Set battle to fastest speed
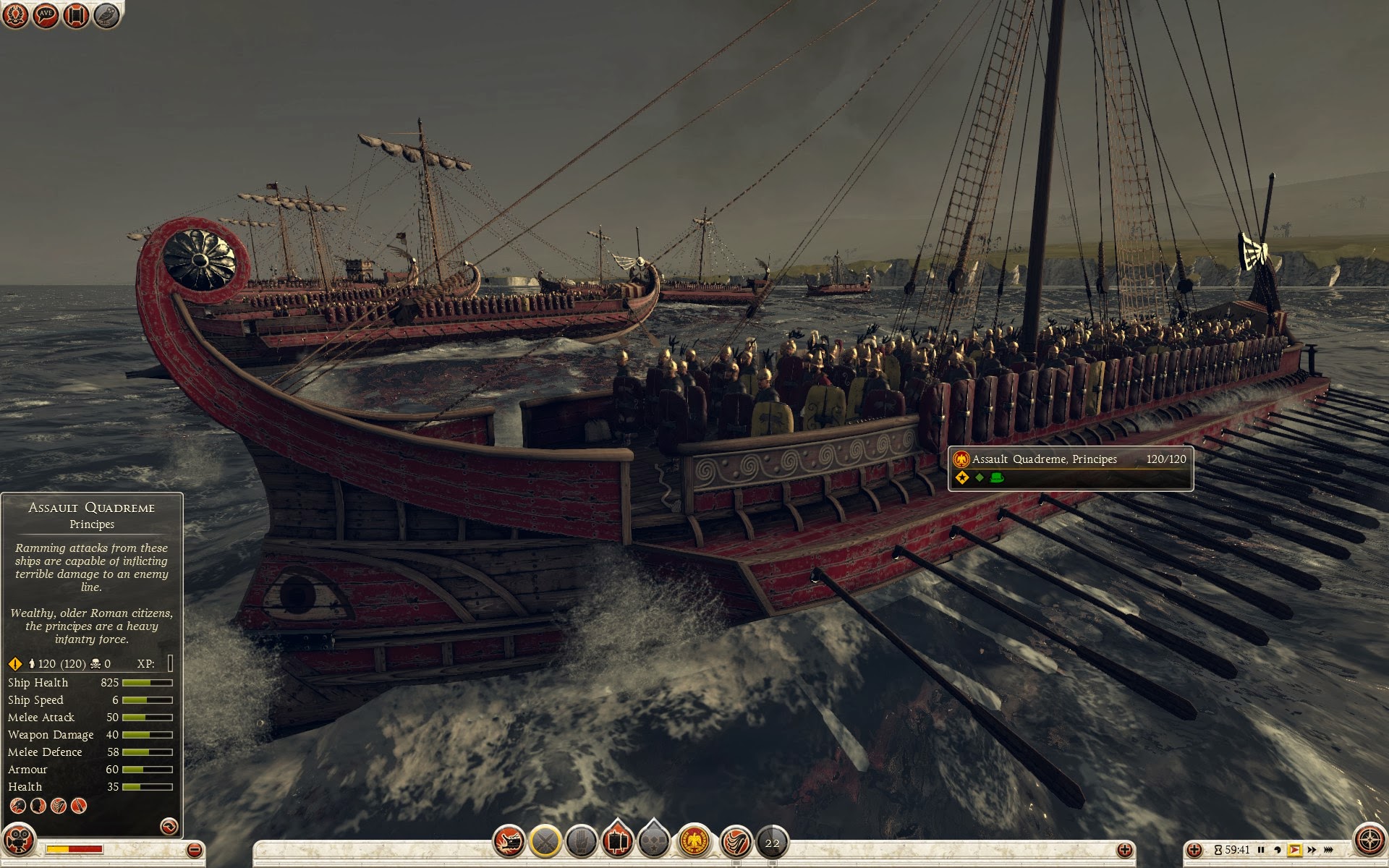Viewport: 1389px width, 868px height. [x=1329, y=850]
